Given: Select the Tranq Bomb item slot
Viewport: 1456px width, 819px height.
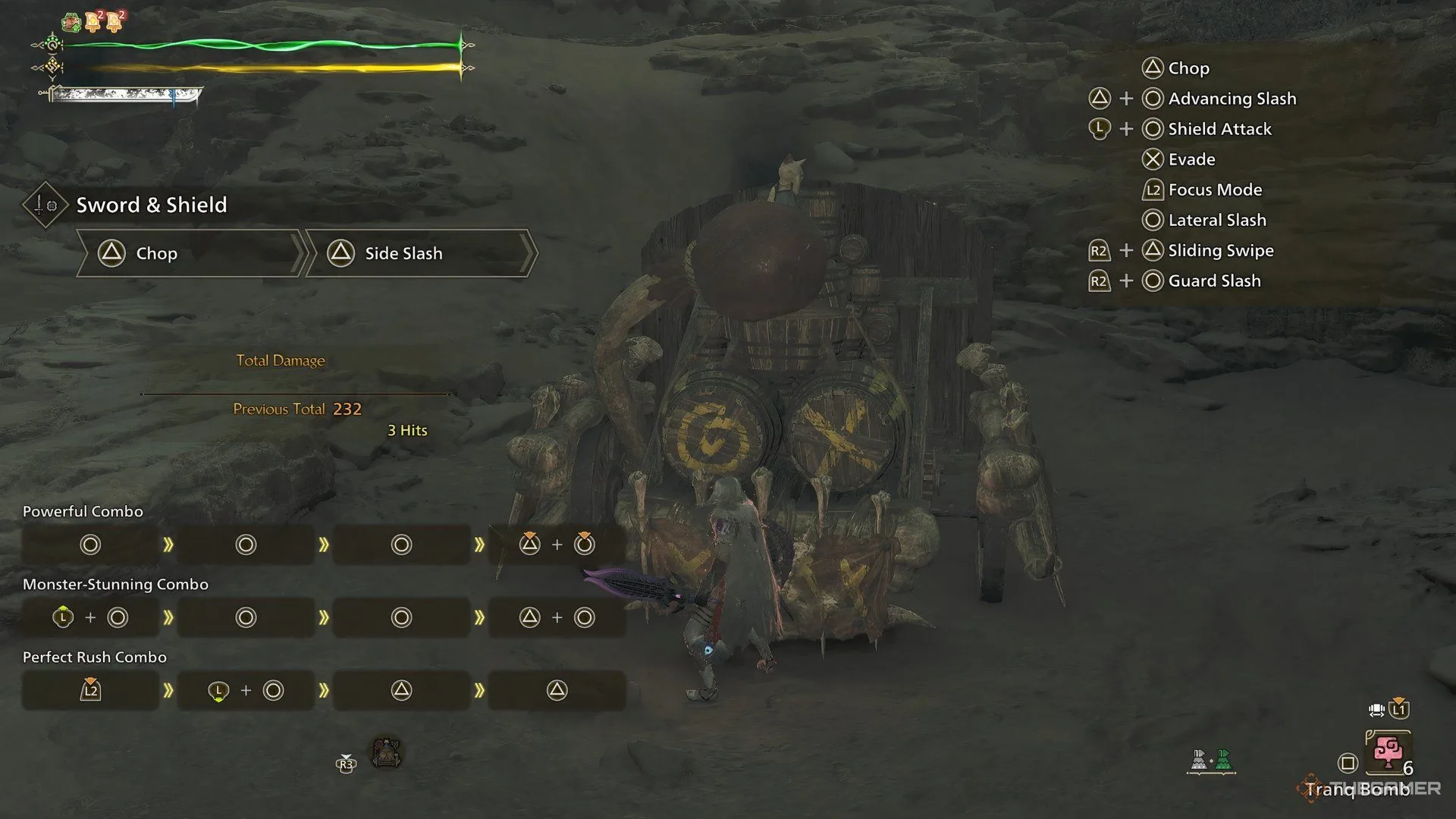Looking at the screenshot, I should tap(1388, 752).
